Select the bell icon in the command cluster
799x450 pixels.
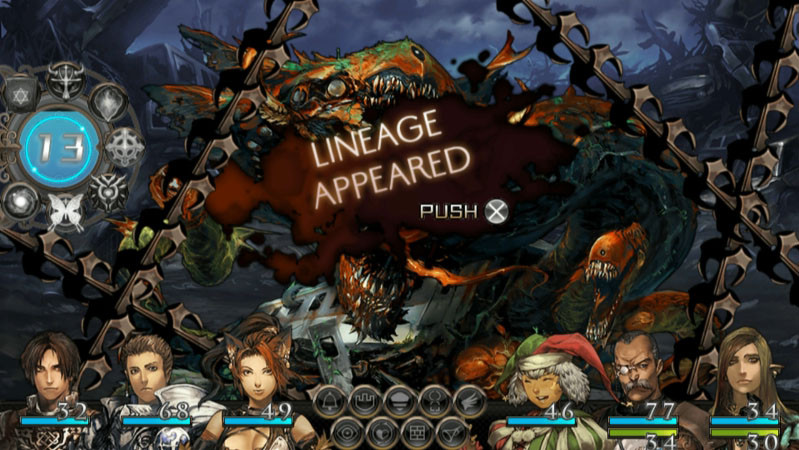(329, 401)
